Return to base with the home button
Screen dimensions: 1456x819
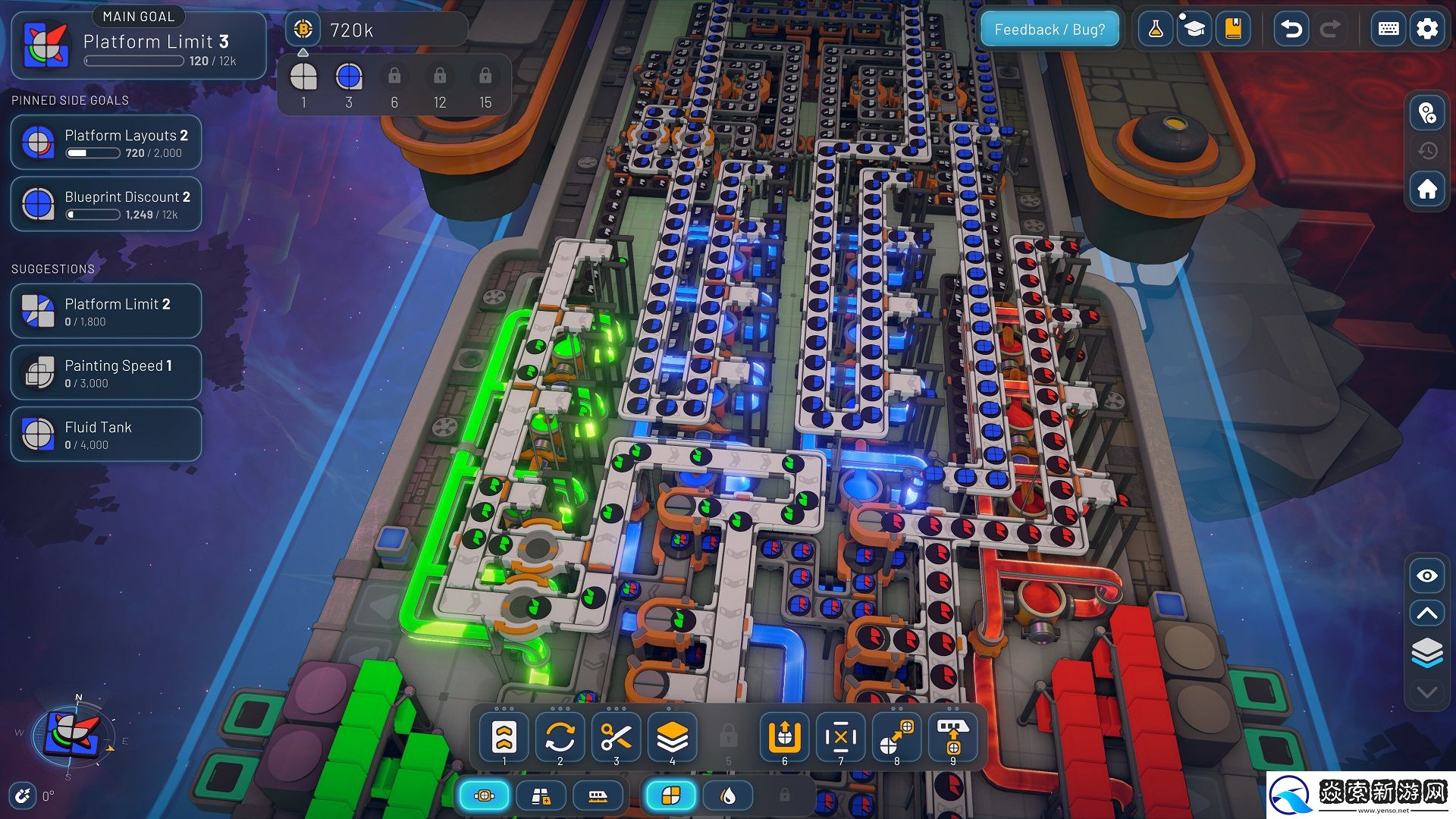click(1427, 189)
